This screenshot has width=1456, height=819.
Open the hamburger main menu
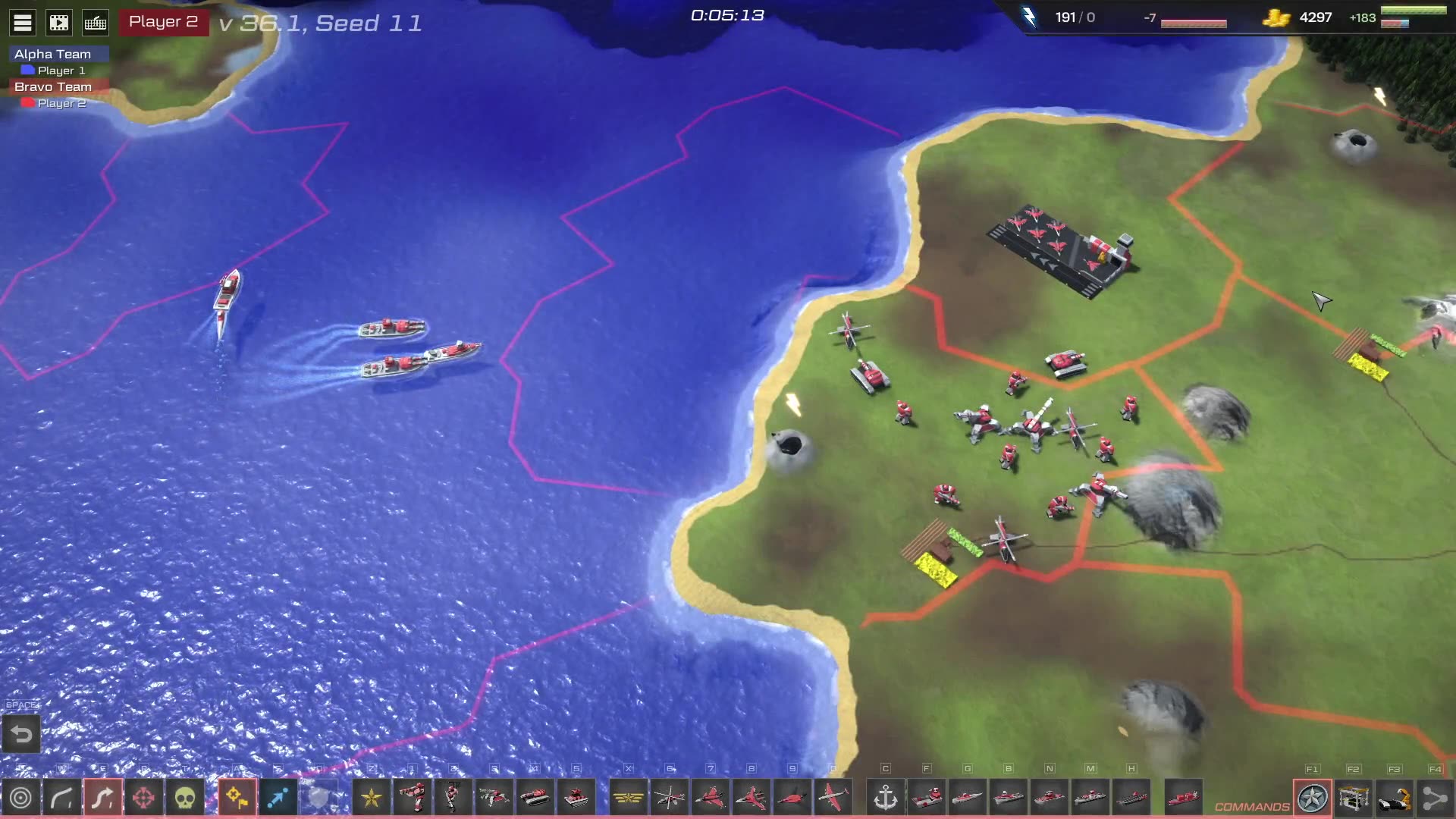coord(23,23)
